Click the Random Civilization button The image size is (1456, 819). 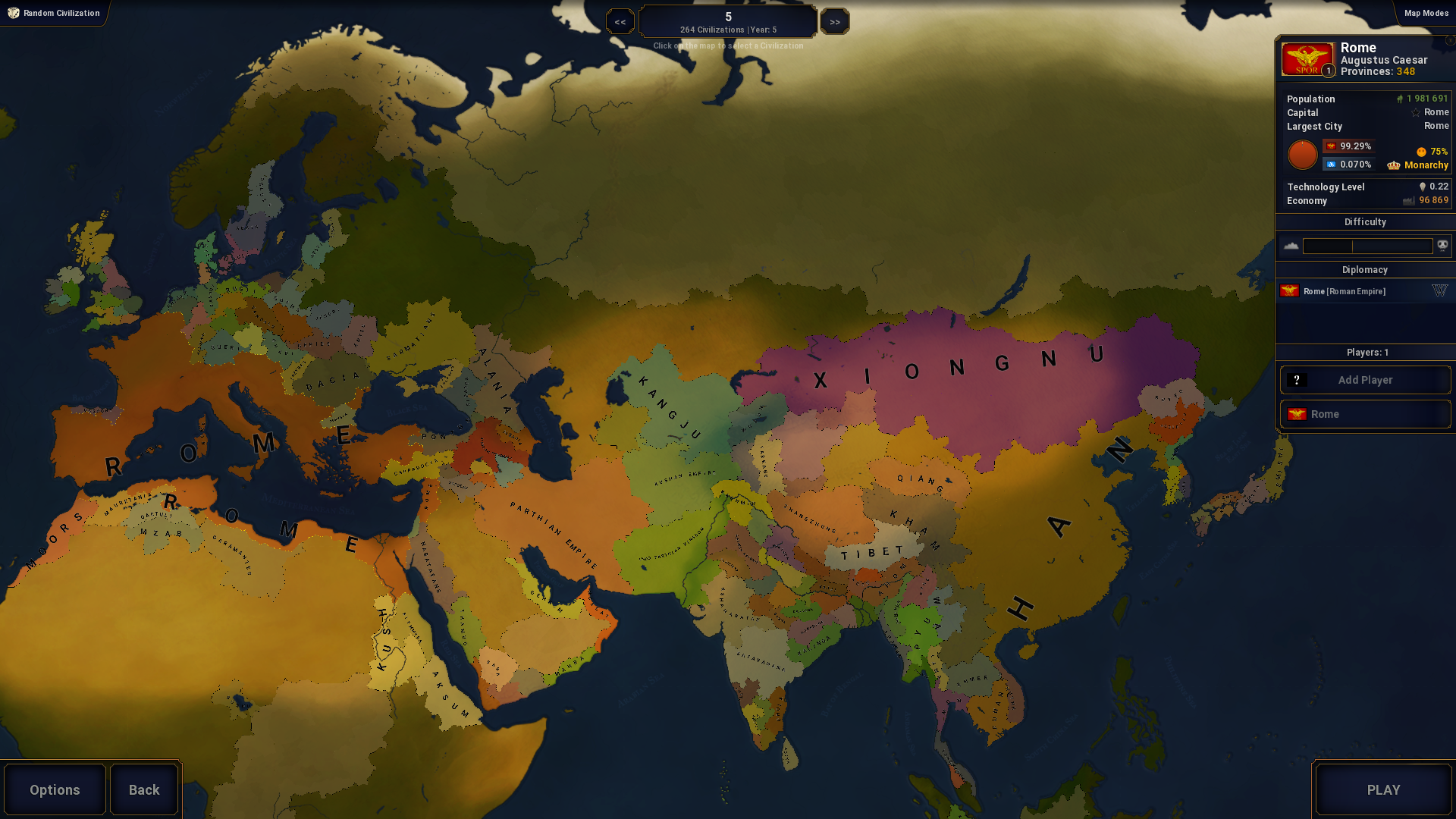(54, 13)
